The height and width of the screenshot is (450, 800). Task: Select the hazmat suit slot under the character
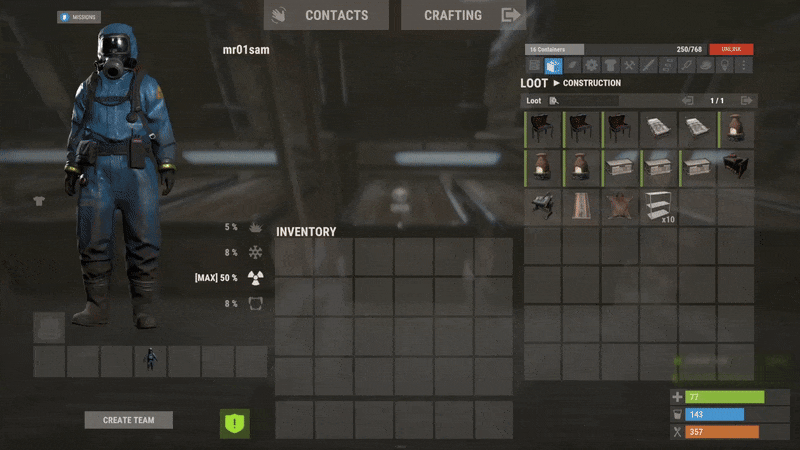pyautogui.click(x=151, y=361)
